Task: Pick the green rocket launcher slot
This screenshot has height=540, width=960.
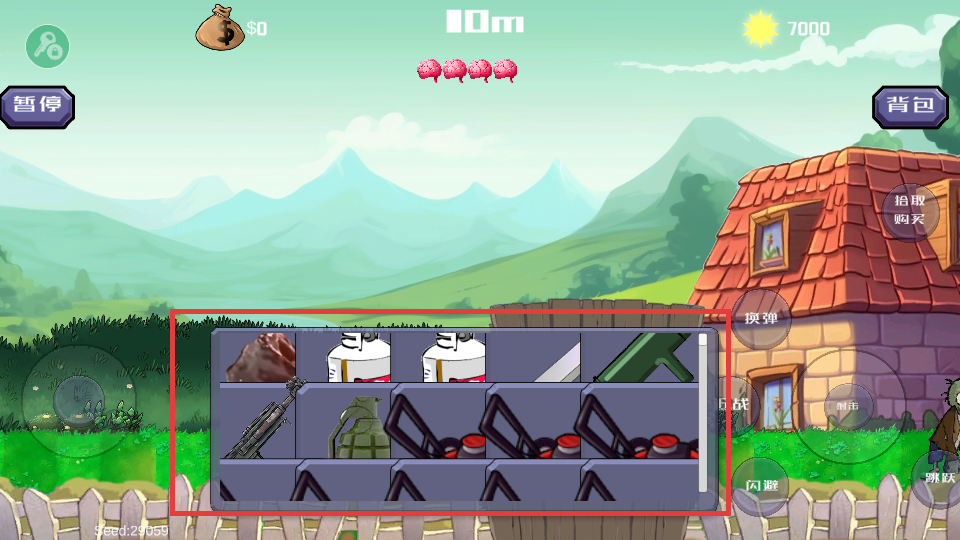Action: pos(642,358)
